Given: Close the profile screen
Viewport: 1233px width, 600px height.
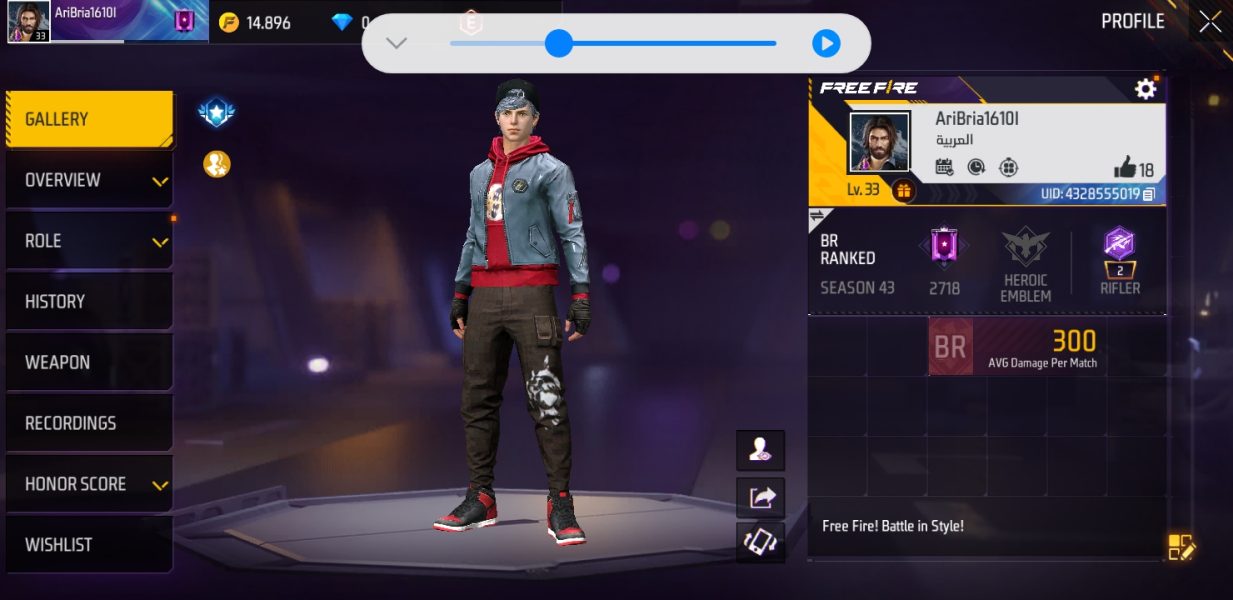Looking at the screenshot, I should pos(1210,22).
